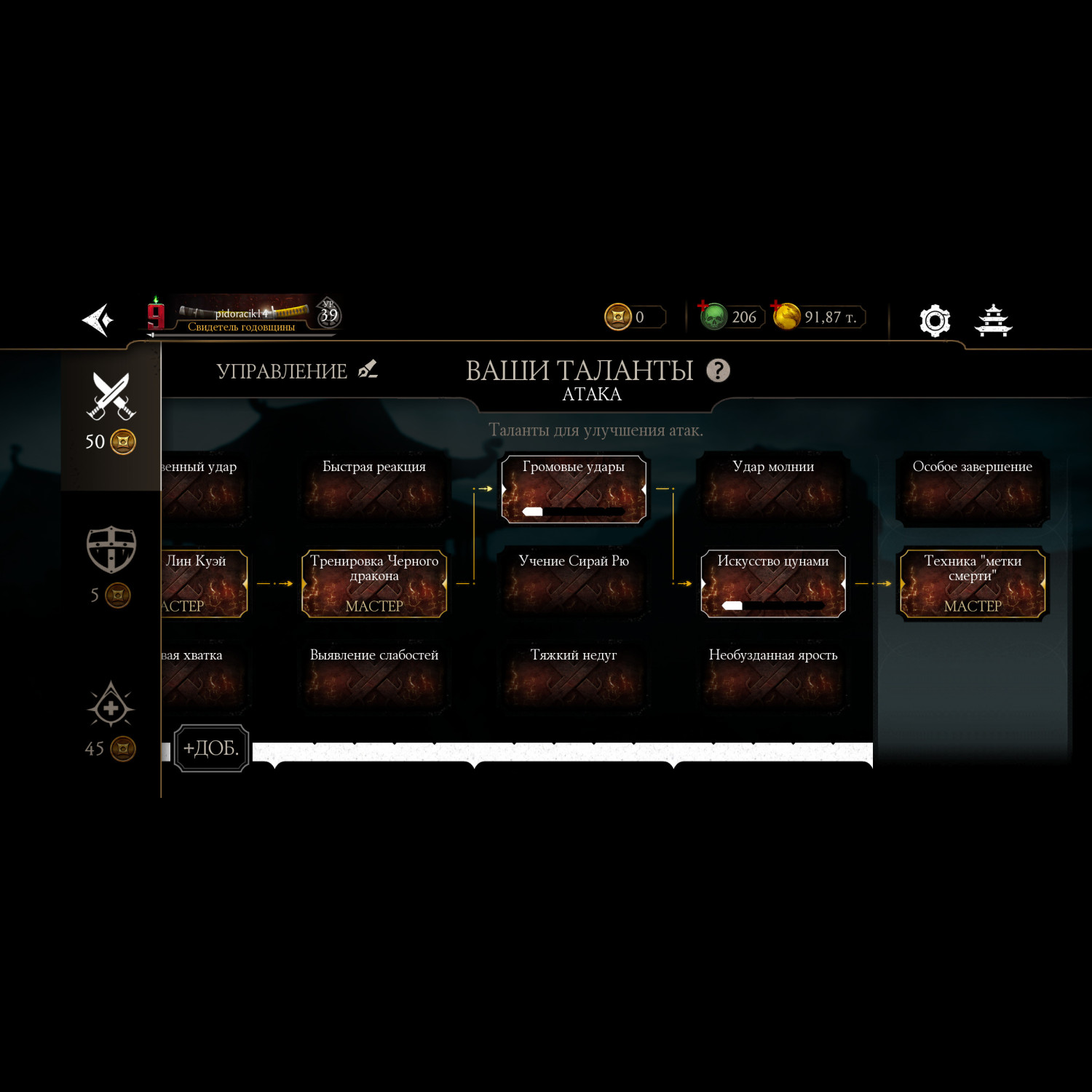Choose the Тренировка Черного дракона talent
Viewport: 1092px width, 1092px height.
pos(374,583)
